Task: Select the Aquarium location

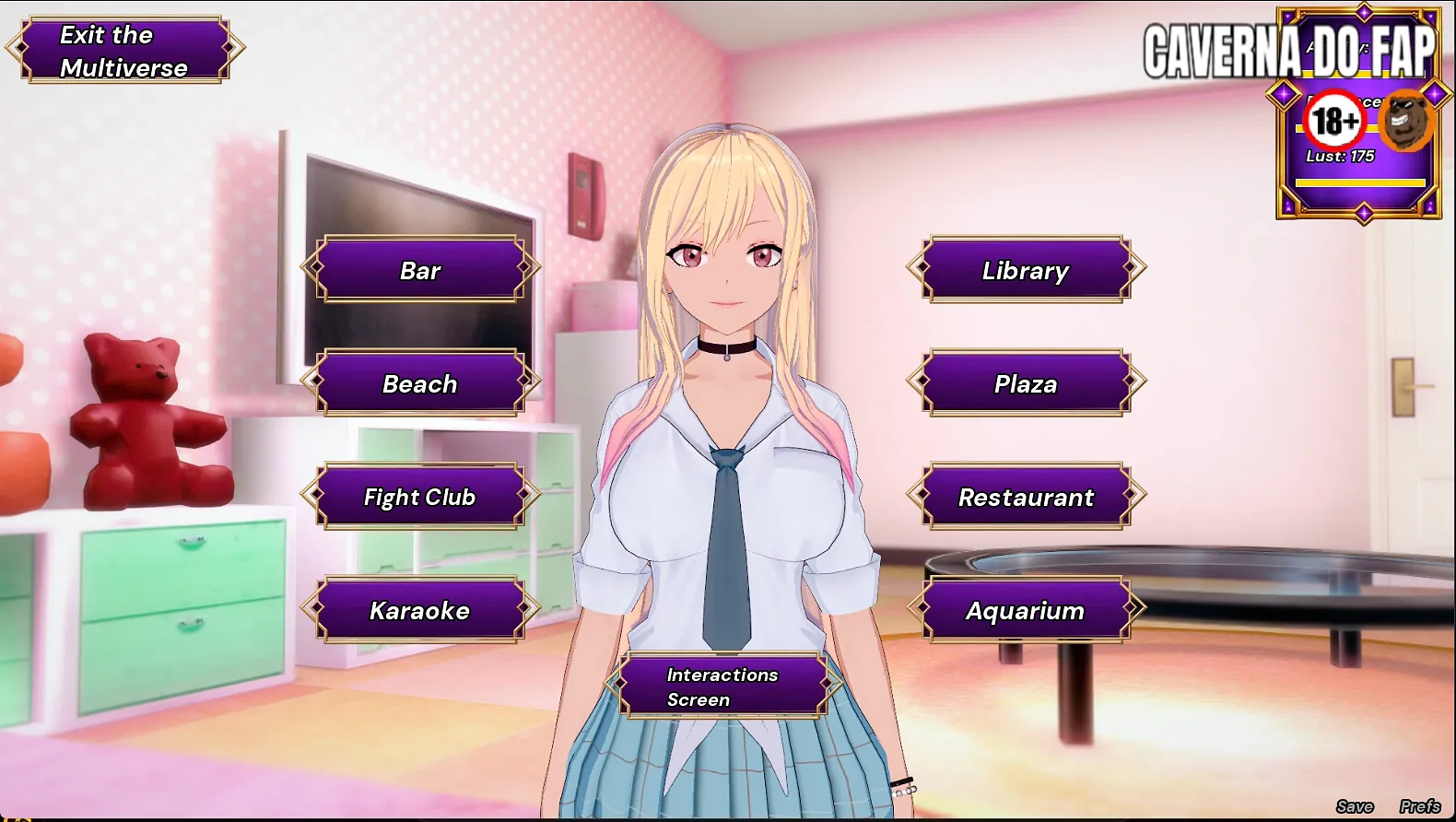Action: [1026, 610]
